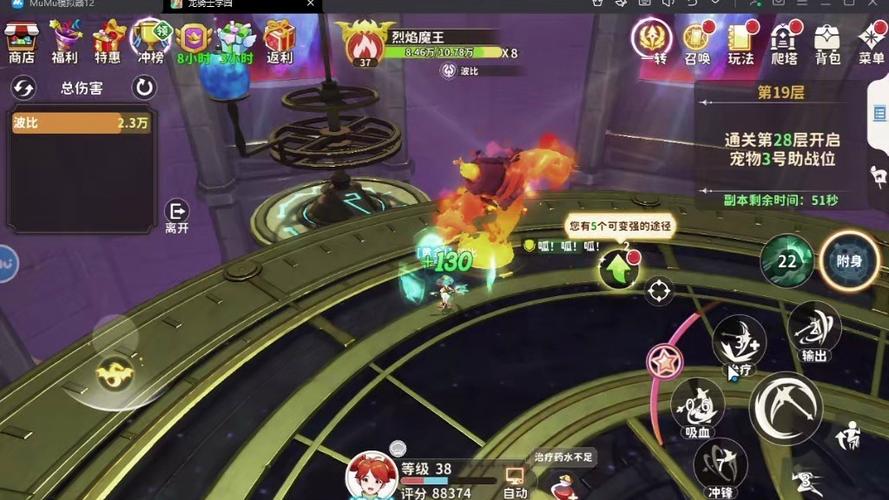The width and height of the screenshot is (889, 500).
Task: Open the 返利 rebate gift box
Action: [x=279, y=40]
